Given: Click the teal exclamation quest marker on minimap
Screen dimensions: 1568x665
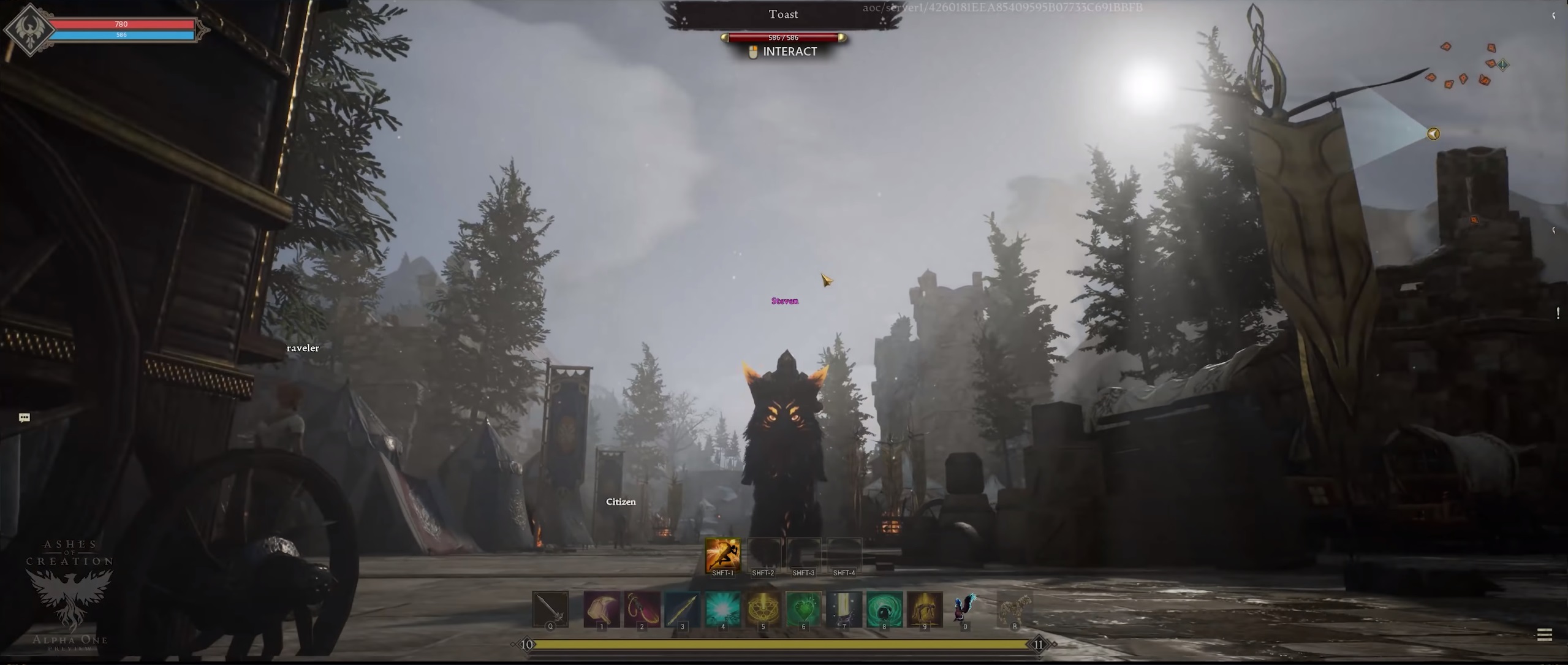Looking at the screenshot, I should (1503, 64).
